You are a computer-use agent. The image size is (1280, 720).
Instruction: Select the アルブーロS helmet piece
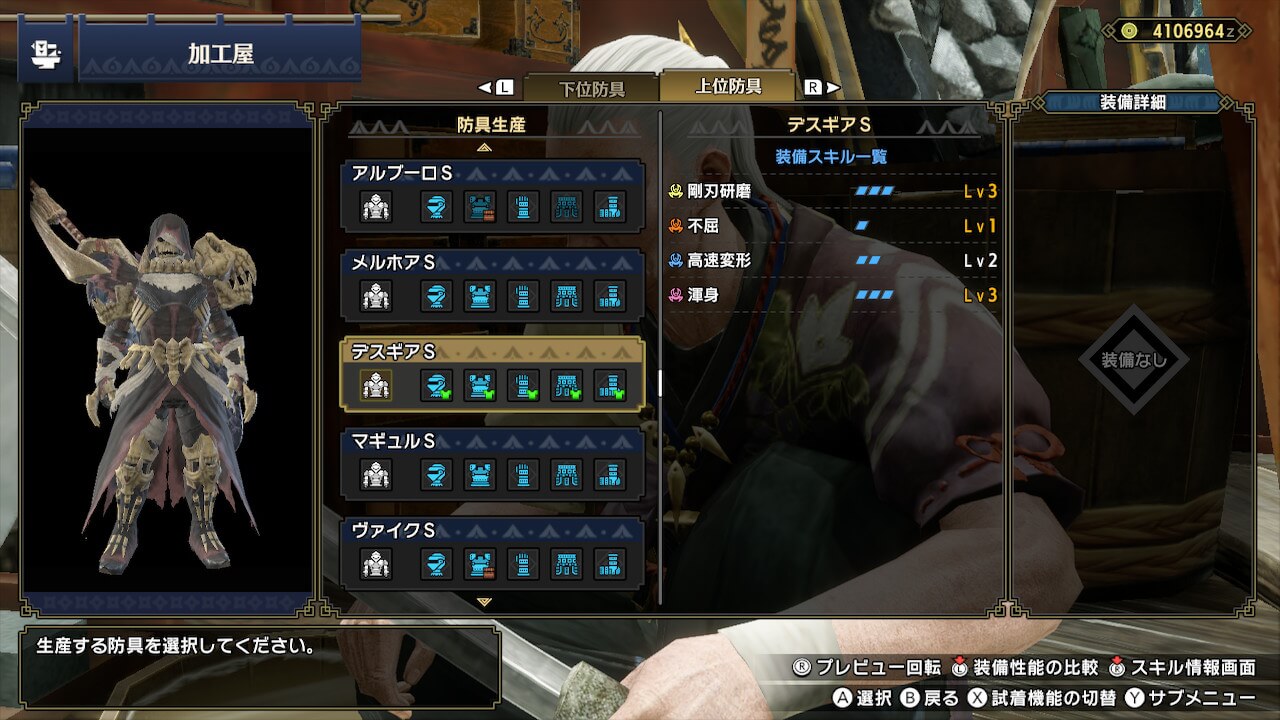pos(434,207)
